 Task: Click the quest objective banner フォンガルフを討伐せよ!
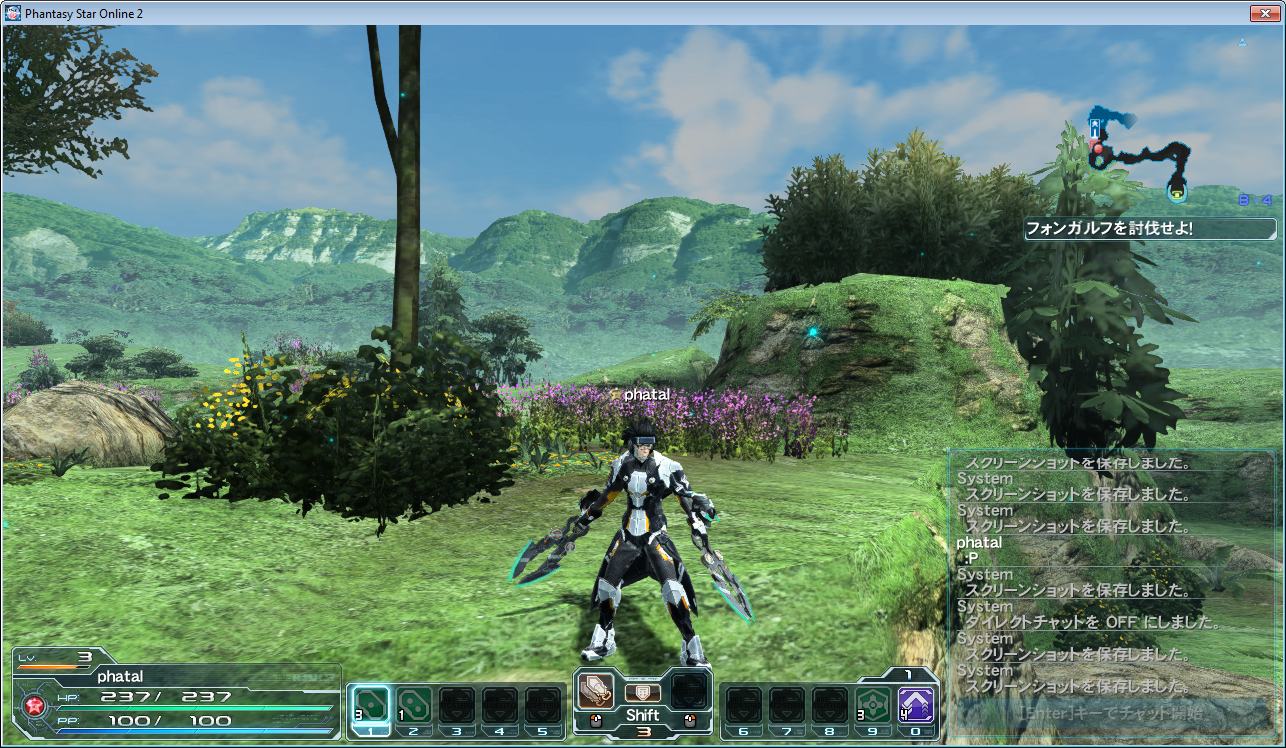pyautogui.click(x=1148, y=229)
